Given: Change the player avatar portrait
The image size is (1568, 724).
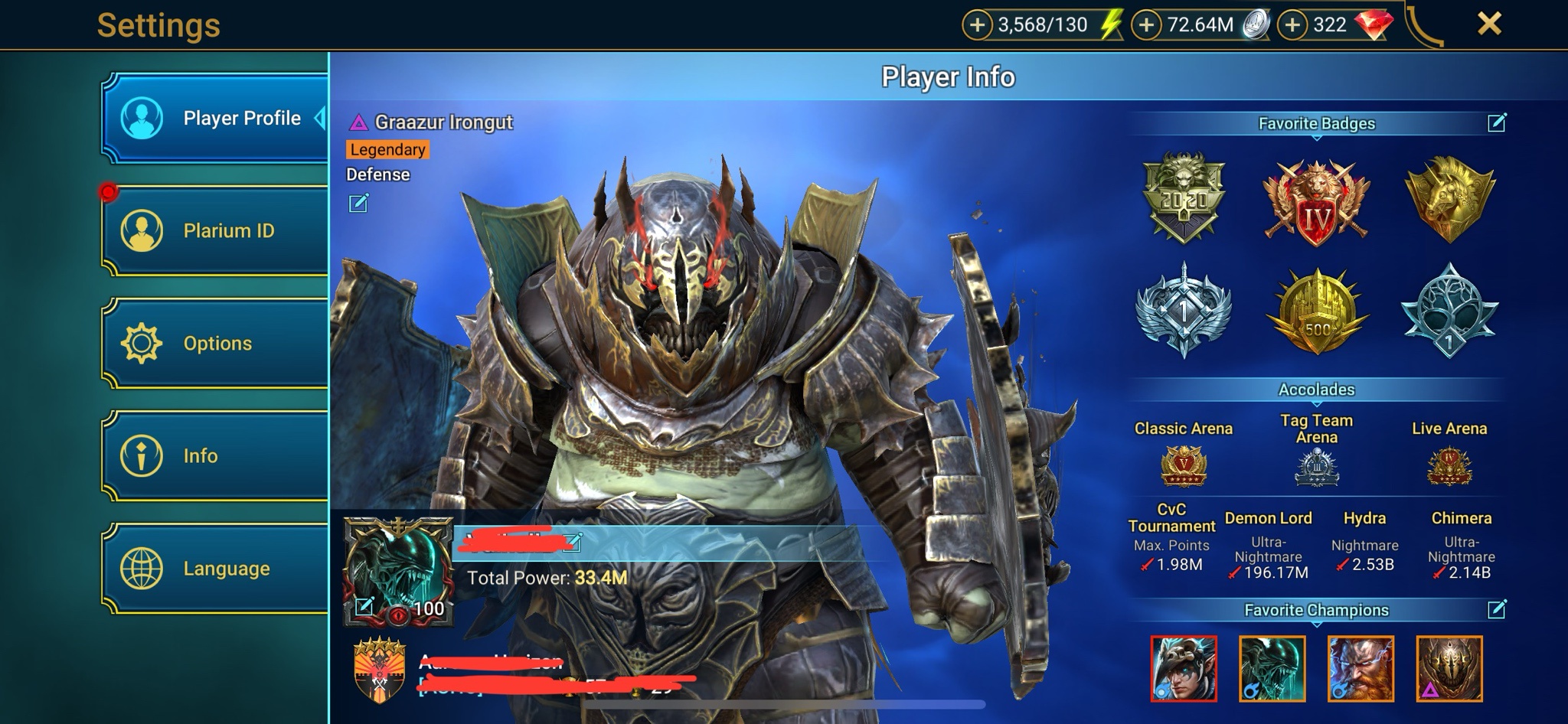Looking at the screenshot, I should (364, 607).
